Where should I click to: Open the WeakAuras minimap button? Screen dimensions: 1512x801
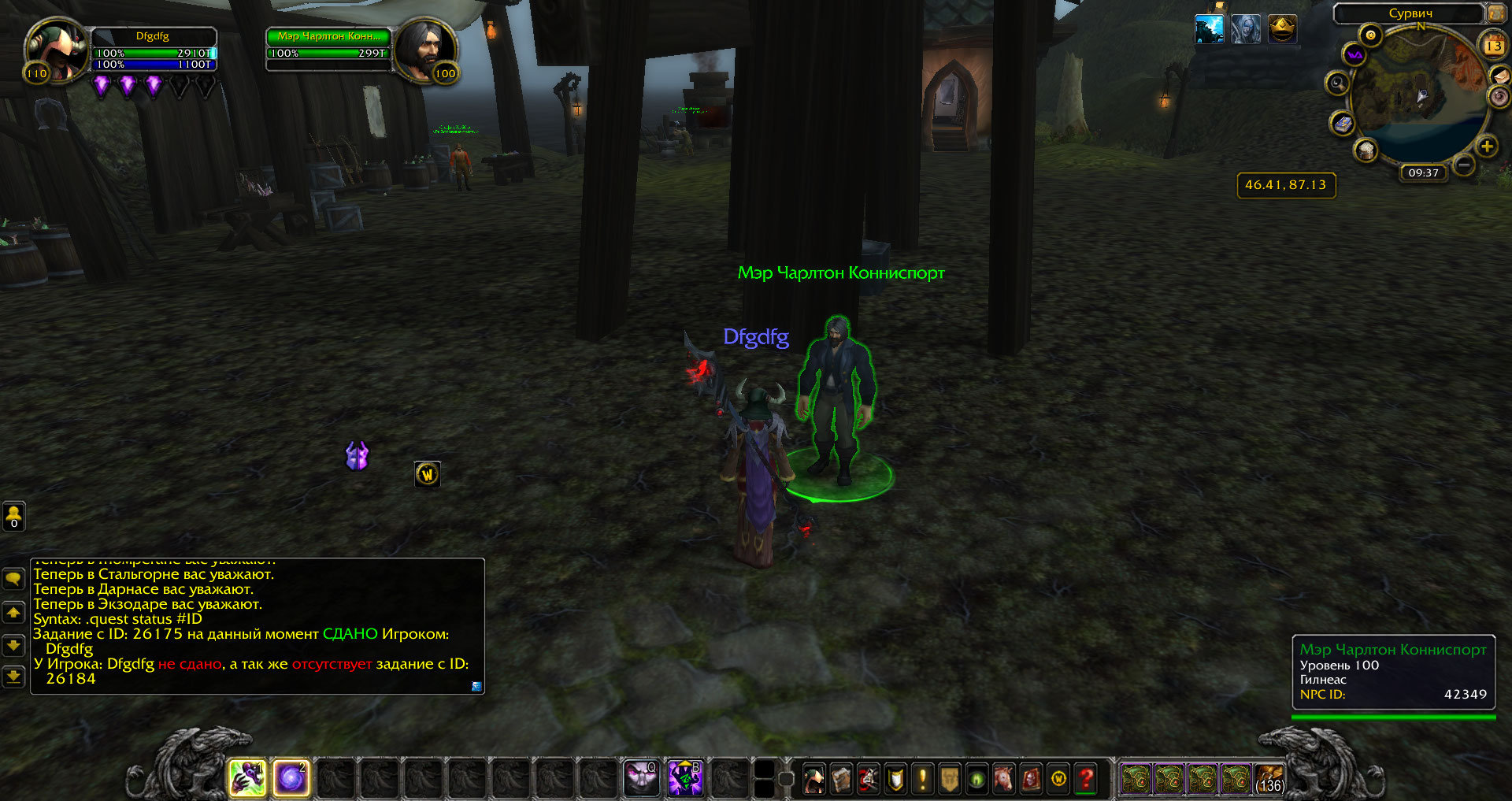[1354, 54]
